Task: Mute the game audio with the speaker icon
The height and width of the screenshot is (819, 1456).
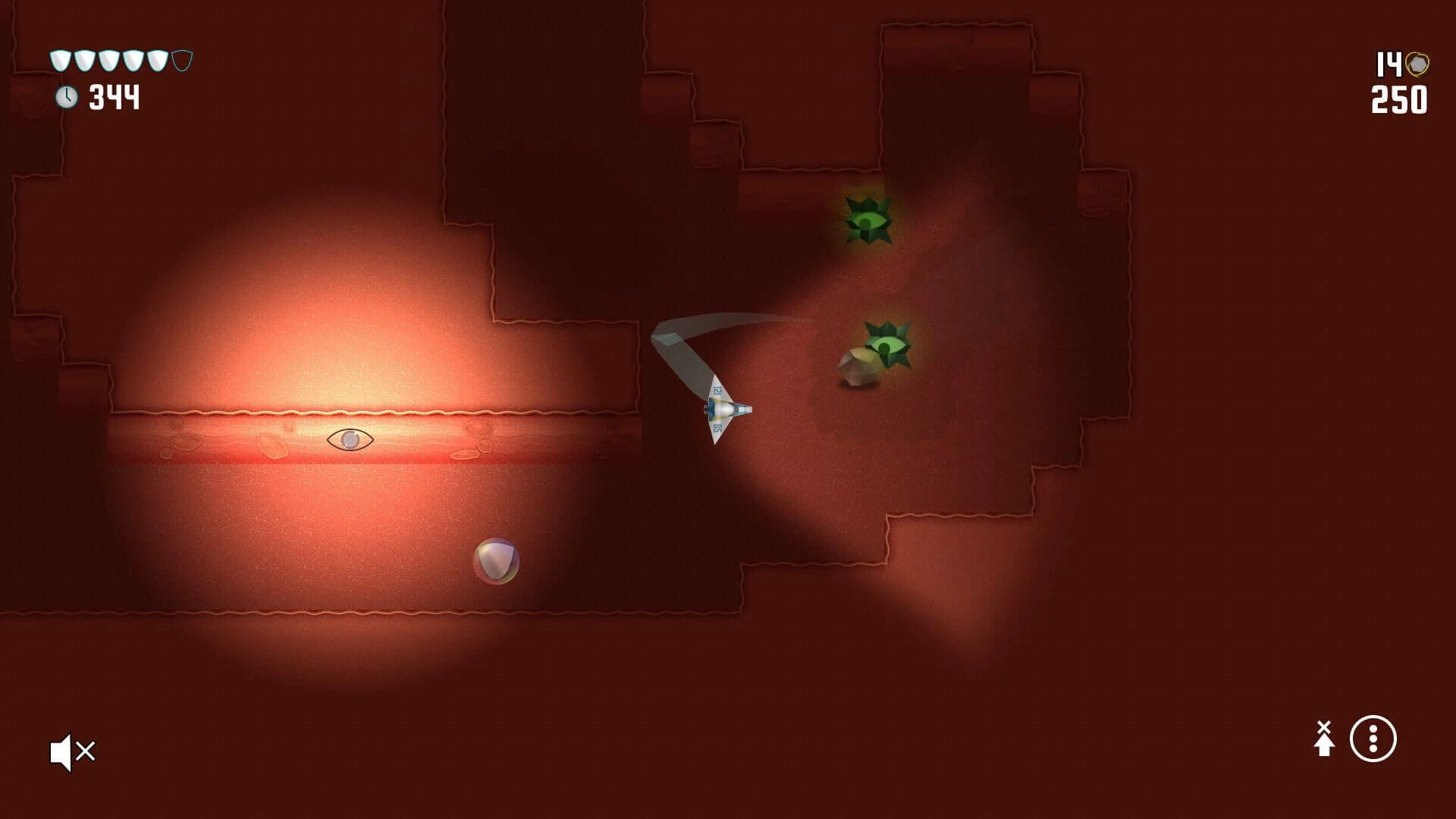Action: point(72,752)
